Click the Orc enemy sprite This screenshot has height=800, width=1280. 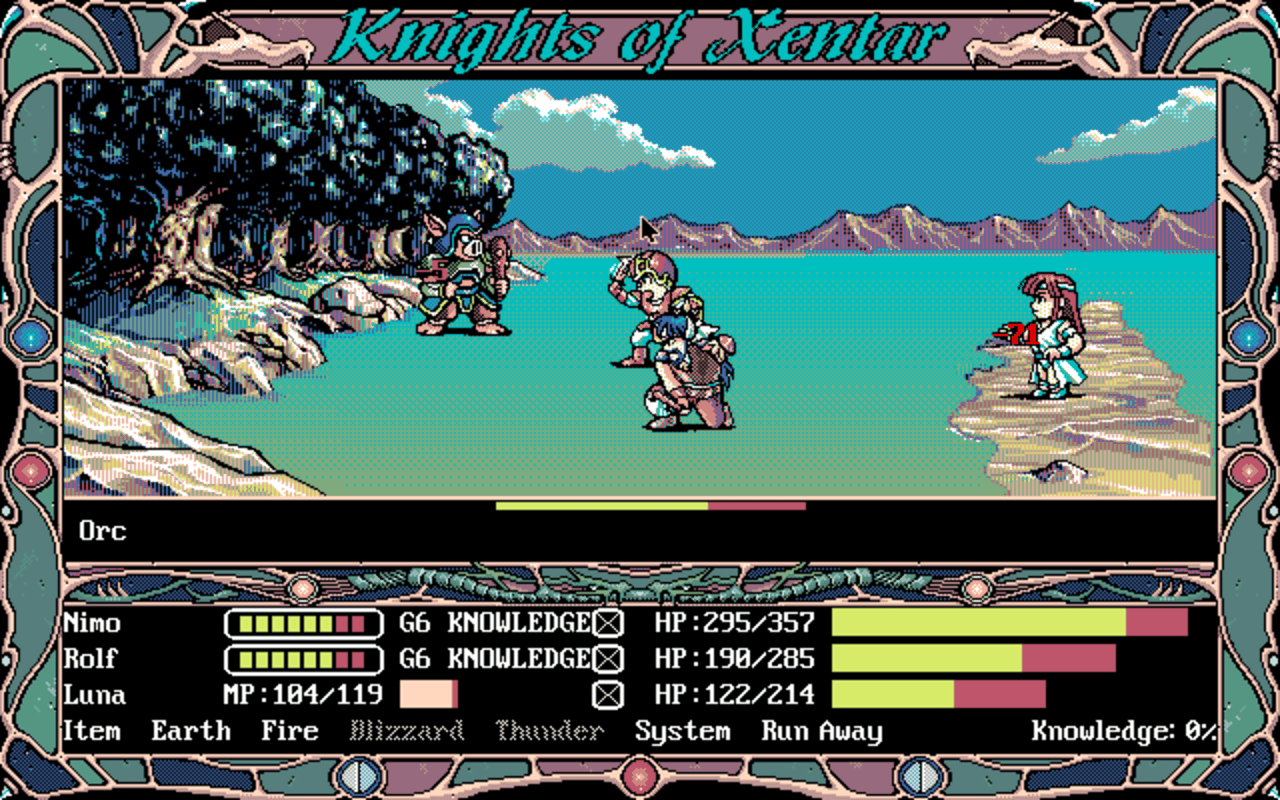click(x=462, y=290)
